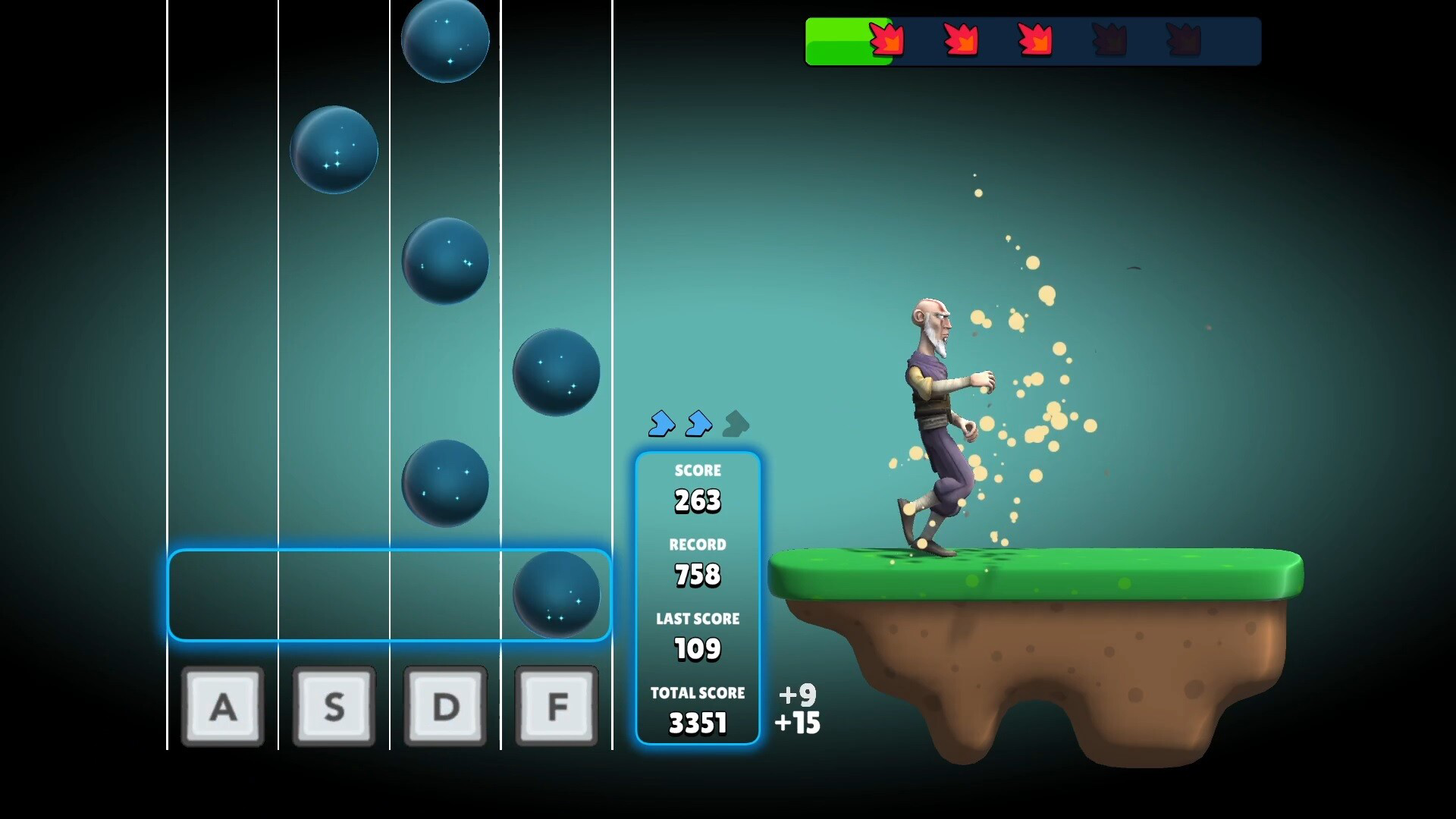
Task: Click the fourth dimmed flame icon
Action: tap(1111, 39)
